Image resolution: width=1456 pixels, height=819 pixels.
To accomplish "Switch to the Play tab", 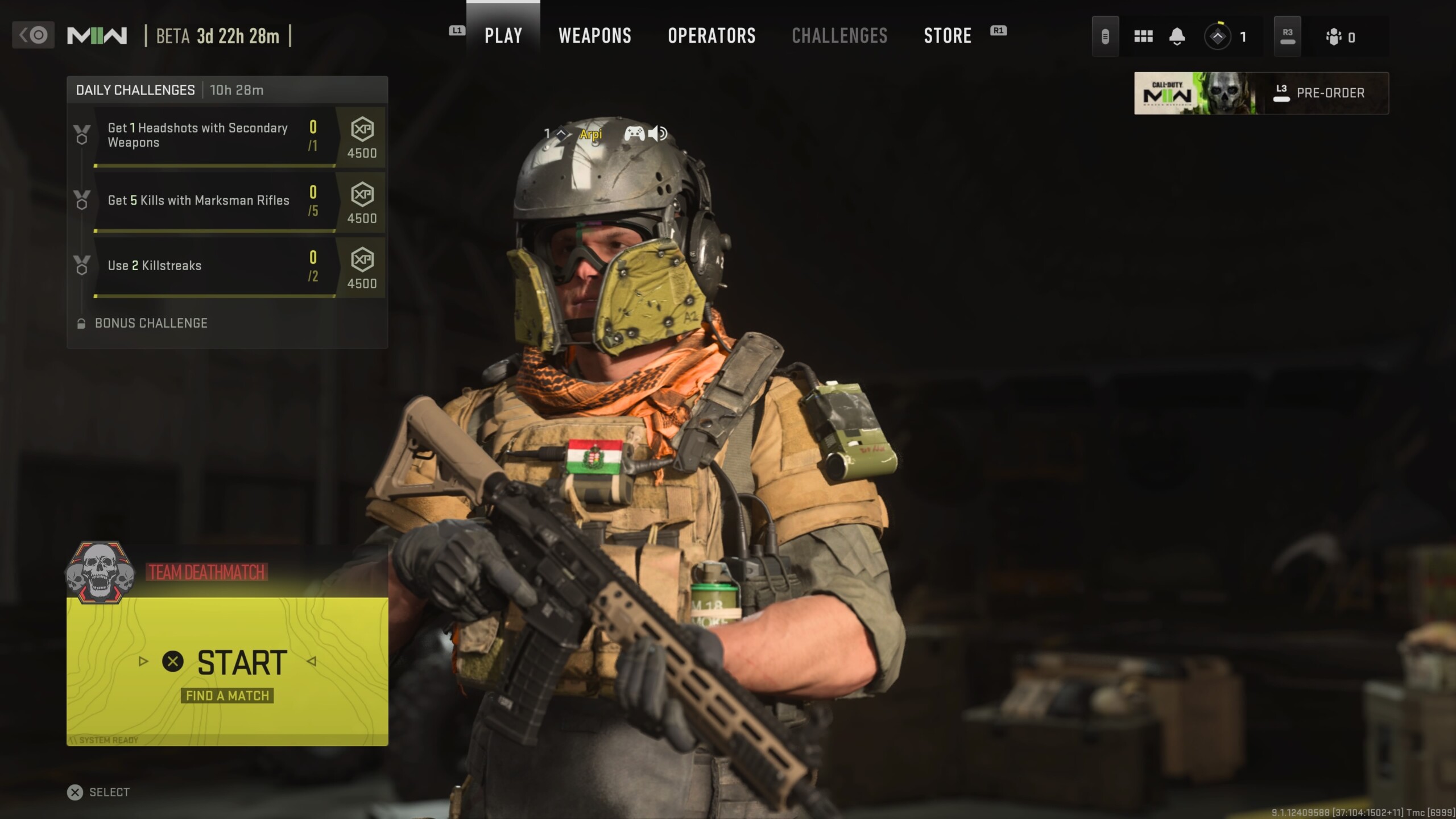I will pos(503,36).
